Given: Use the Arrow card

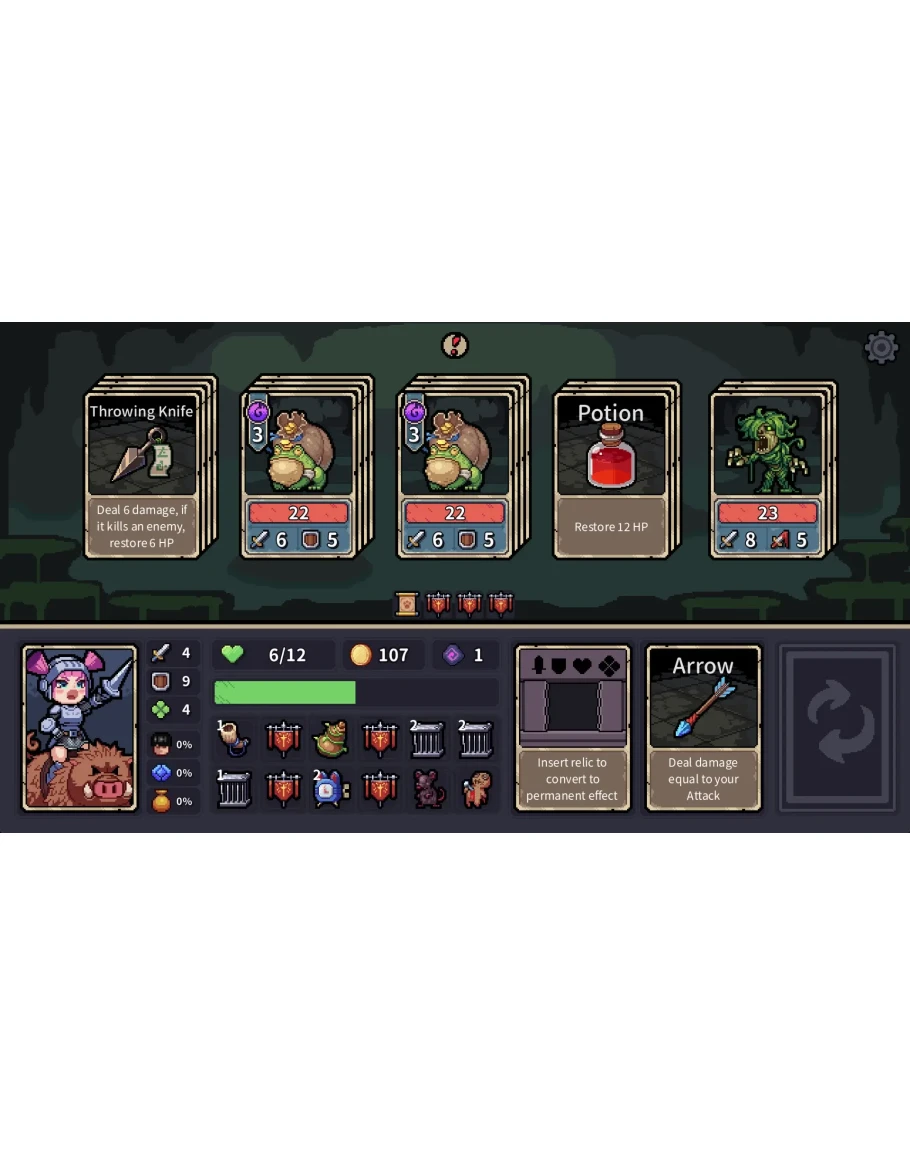Looking at the screenshot, I should 703,727.
